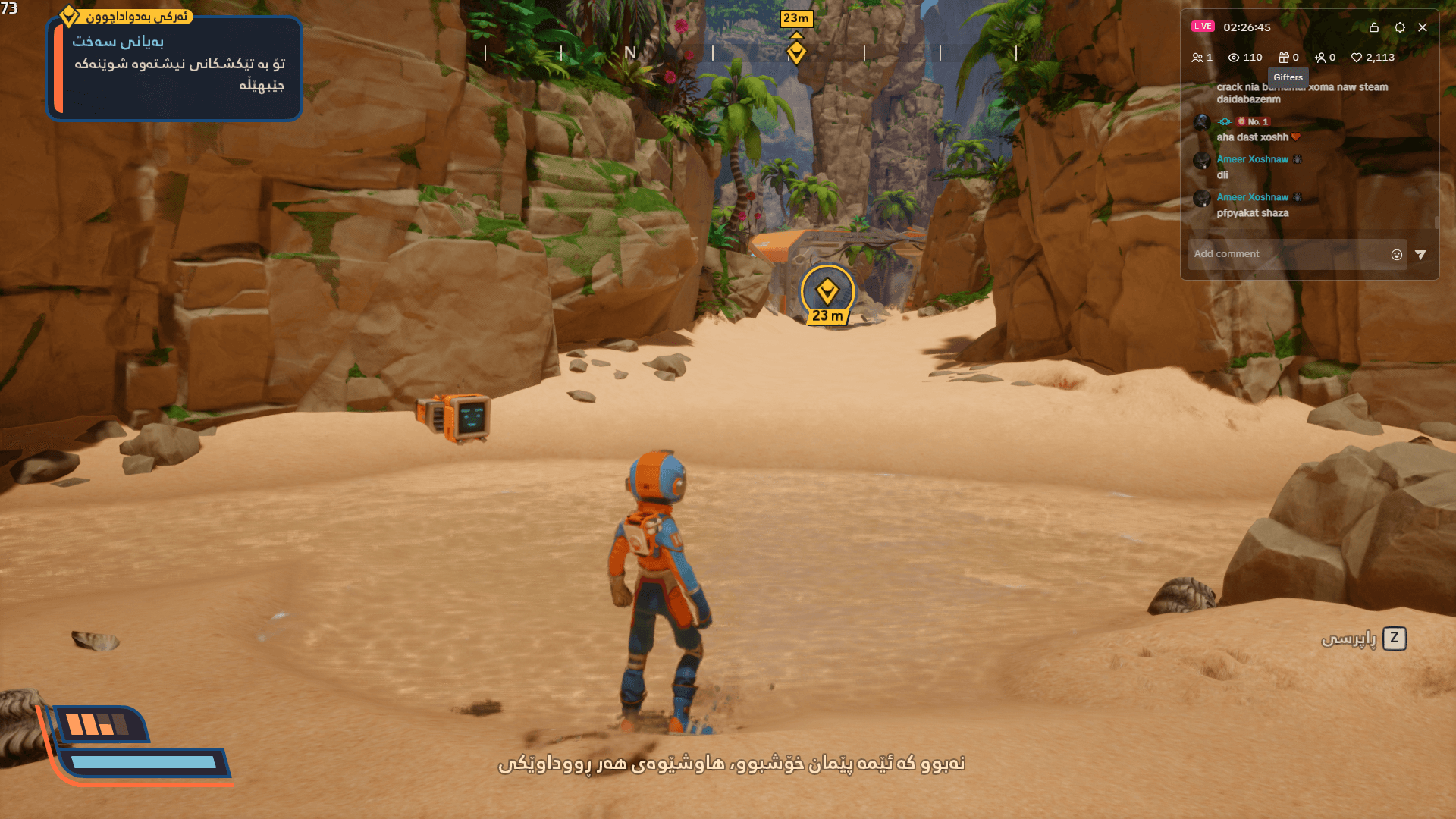1456x819 pixels.
Task: Click the Z key survey prompt
Action: (x=1394, y=639)
